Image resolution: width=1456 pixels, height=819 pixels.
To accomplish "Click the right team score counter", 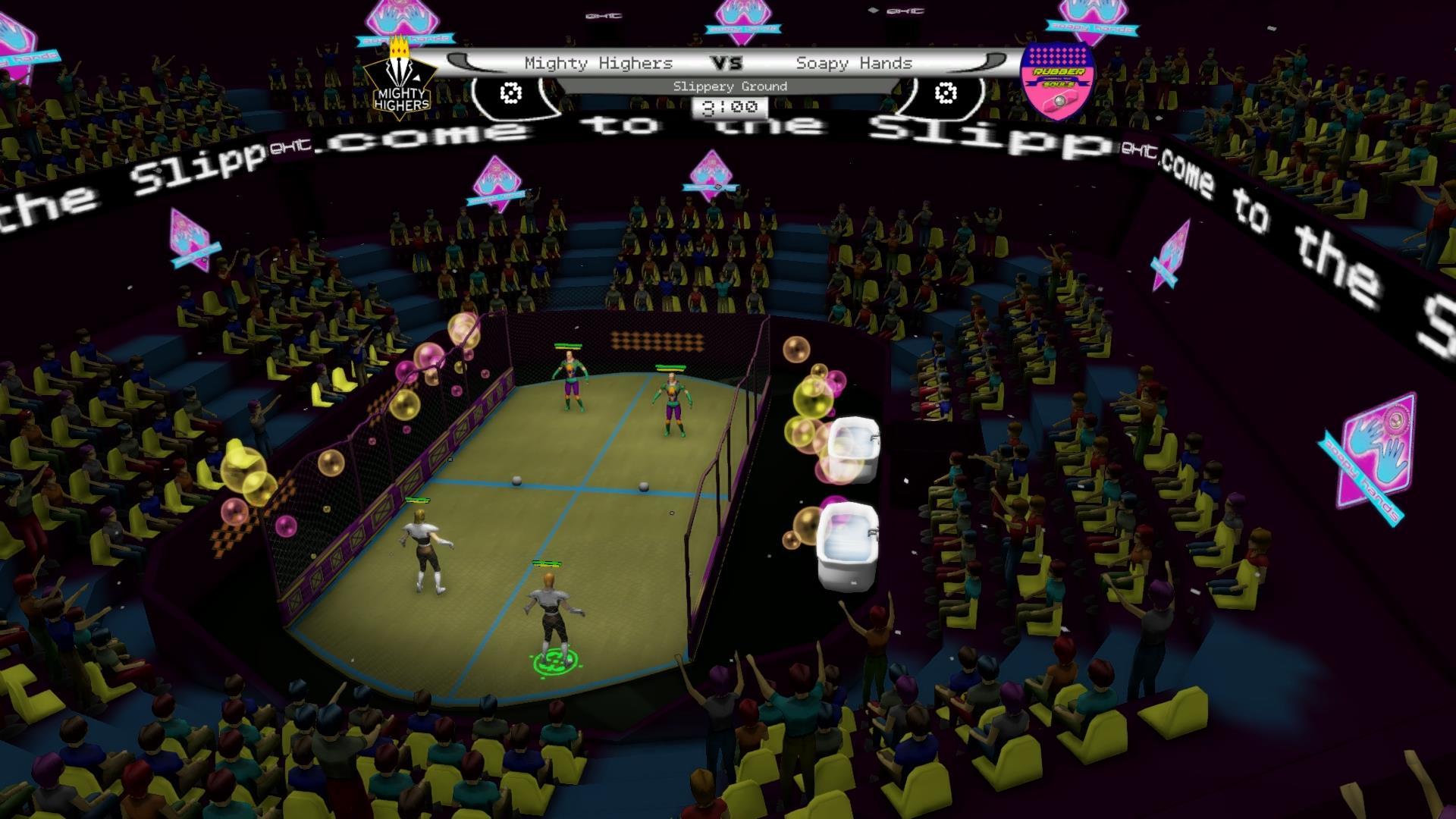I will click(944, 93).
